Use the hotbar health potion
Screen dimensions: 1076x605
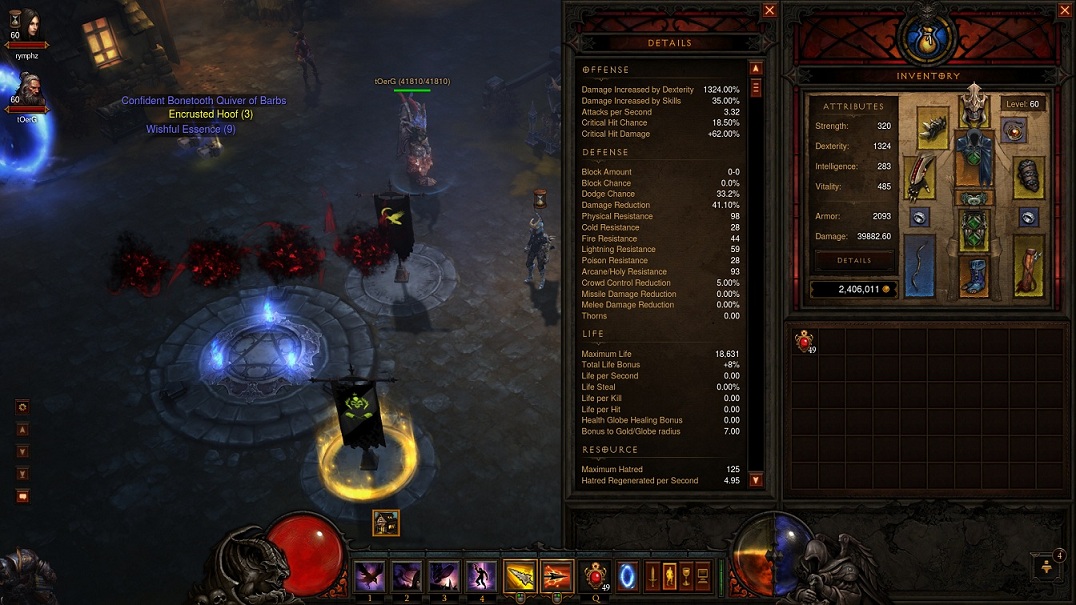pyautogui.click(x=595, y=577)
